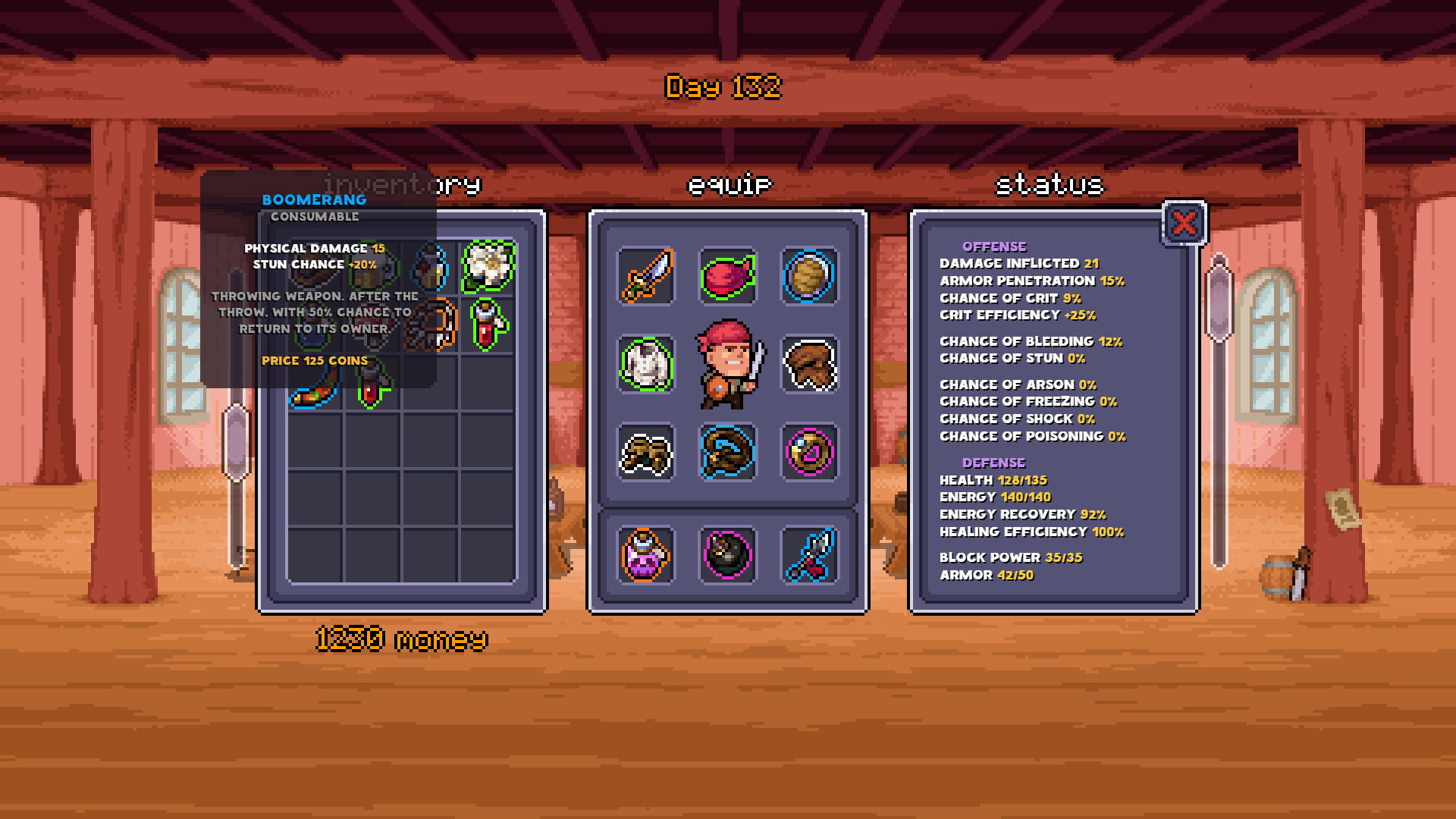Switch to the equip panel header
Screen dimensions: 1456x819
click(x=729, y=183)
